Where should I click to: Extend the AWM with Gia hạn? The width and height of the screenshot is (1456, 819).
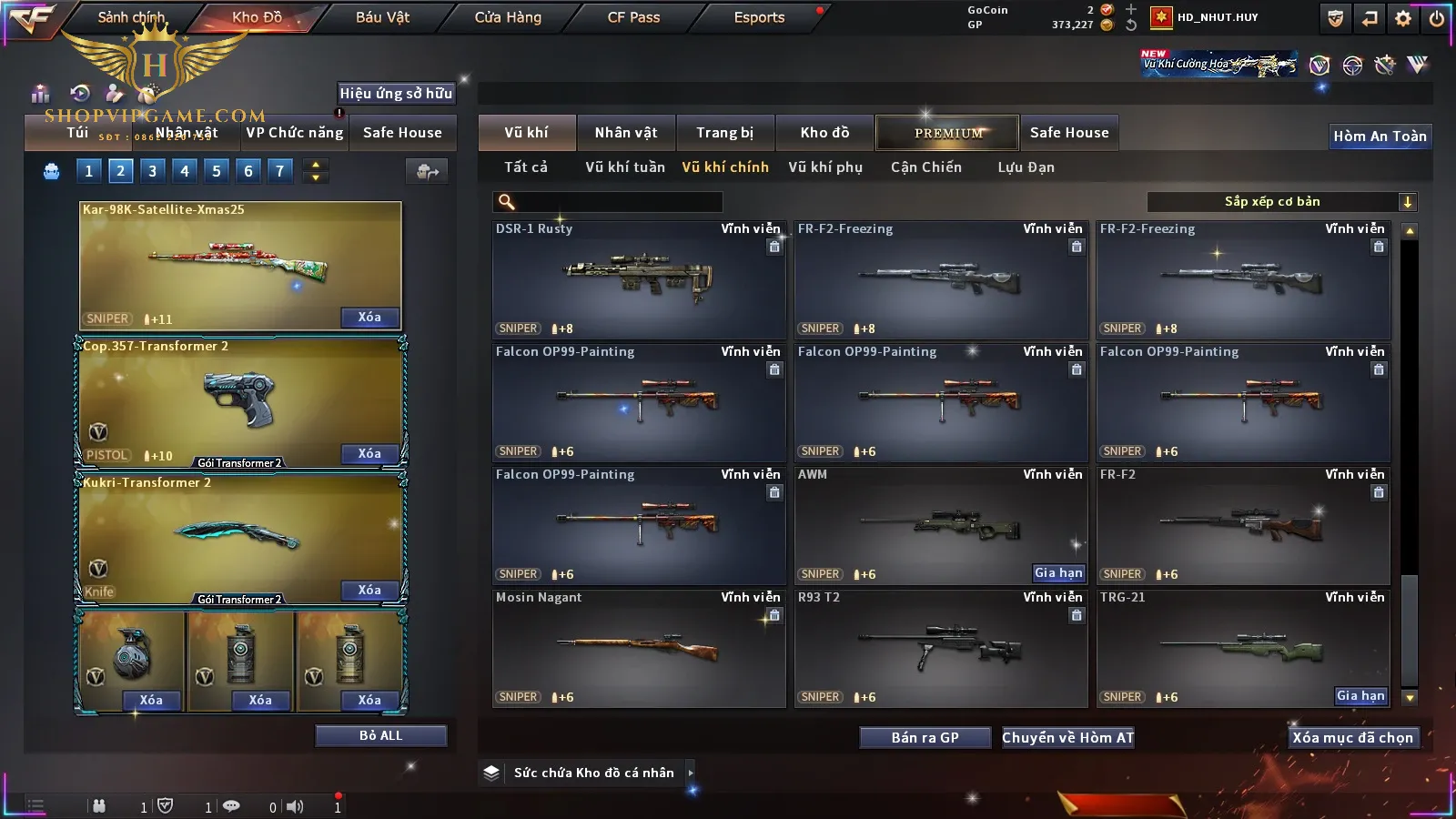1058,573
